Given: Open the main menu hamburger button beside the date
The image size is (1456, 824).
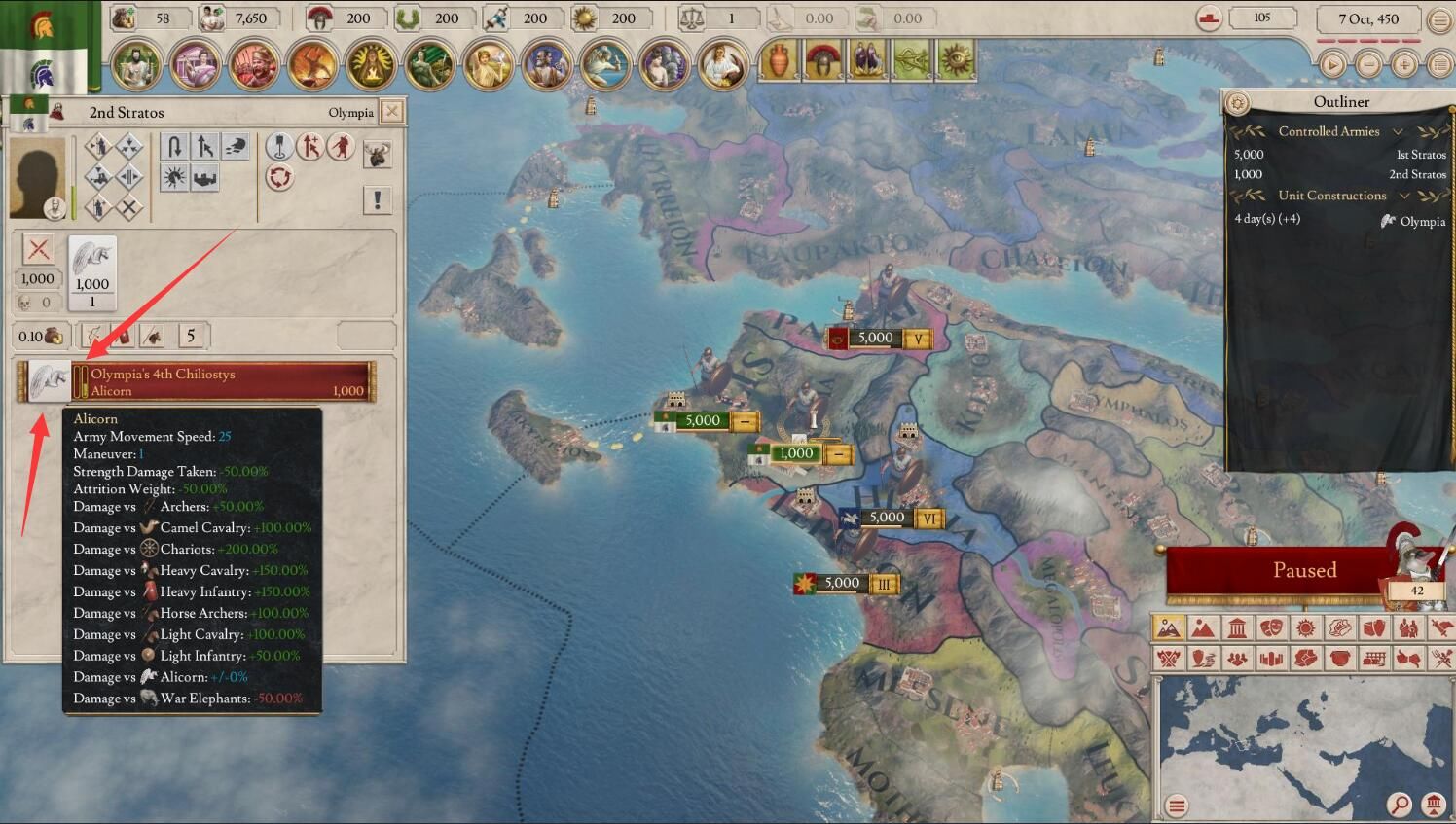Looking at the screenshot, I should coord(1439,19).
